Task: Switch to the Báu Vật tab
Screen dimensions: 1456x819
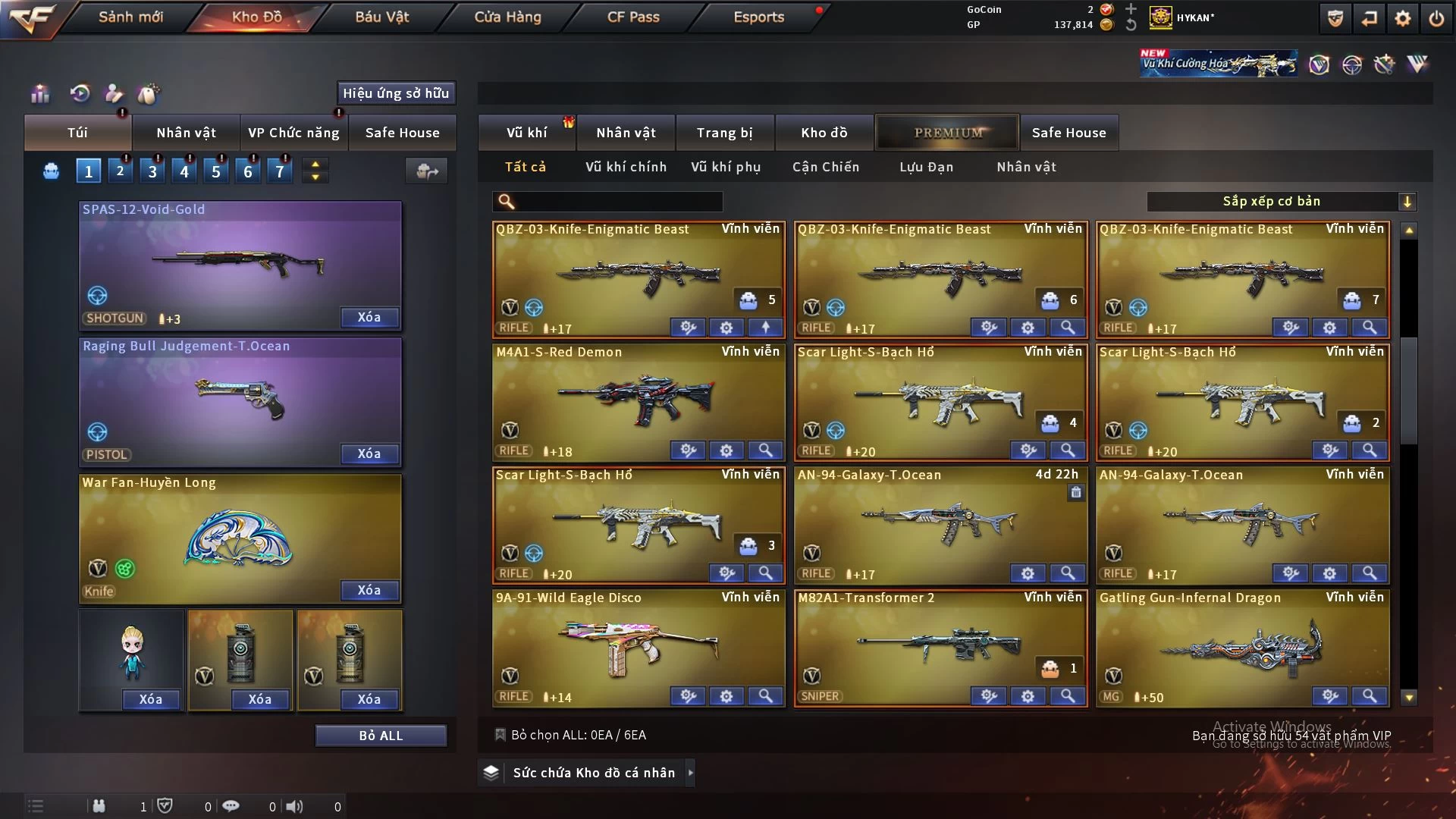Action: (381, 17)
